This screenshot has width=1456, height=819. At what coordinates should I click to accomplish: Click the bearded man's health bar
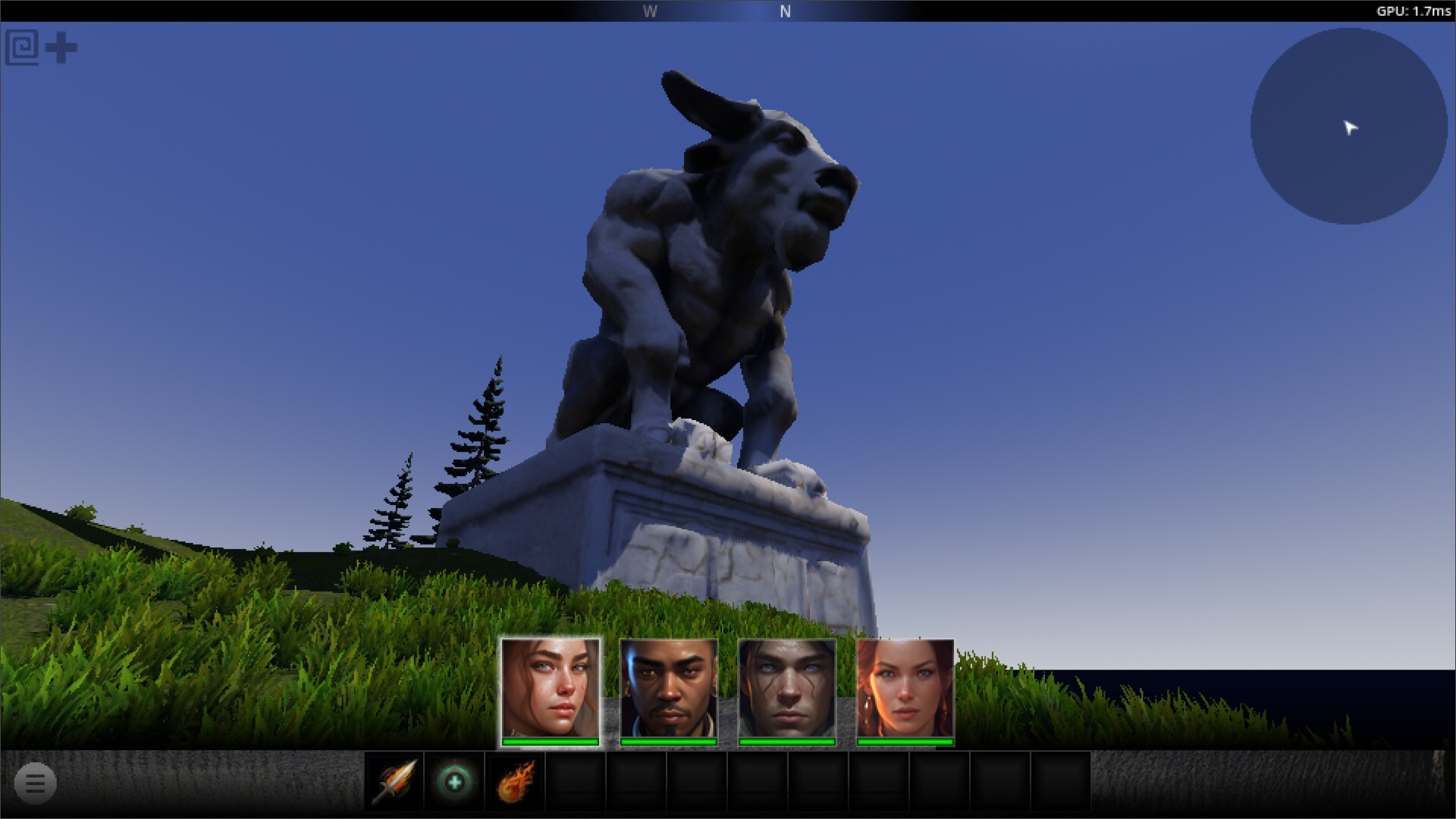coord(667,741)
